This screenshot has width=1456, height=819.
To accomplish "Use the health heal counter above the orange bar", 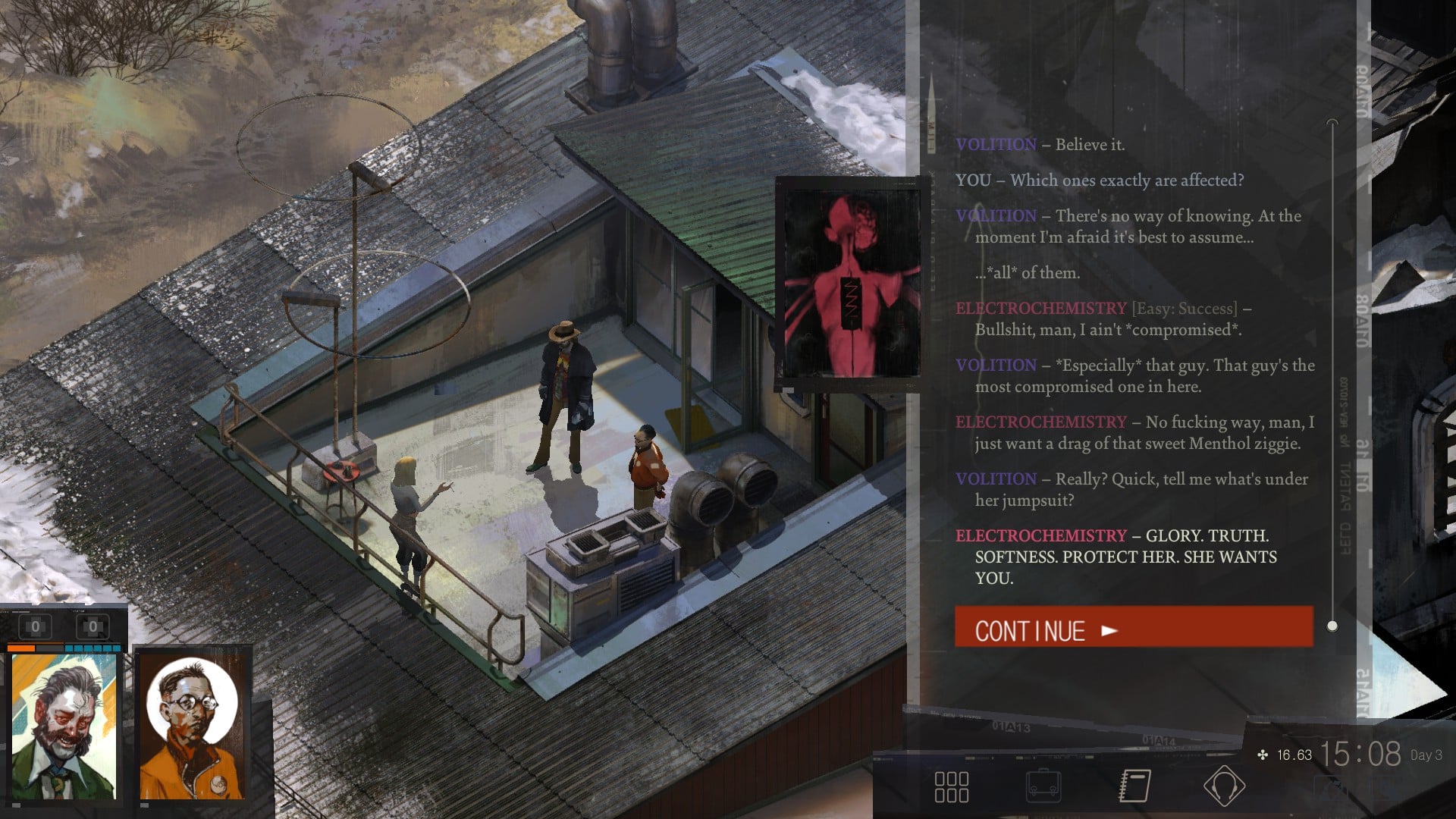I will pos(35,627).
